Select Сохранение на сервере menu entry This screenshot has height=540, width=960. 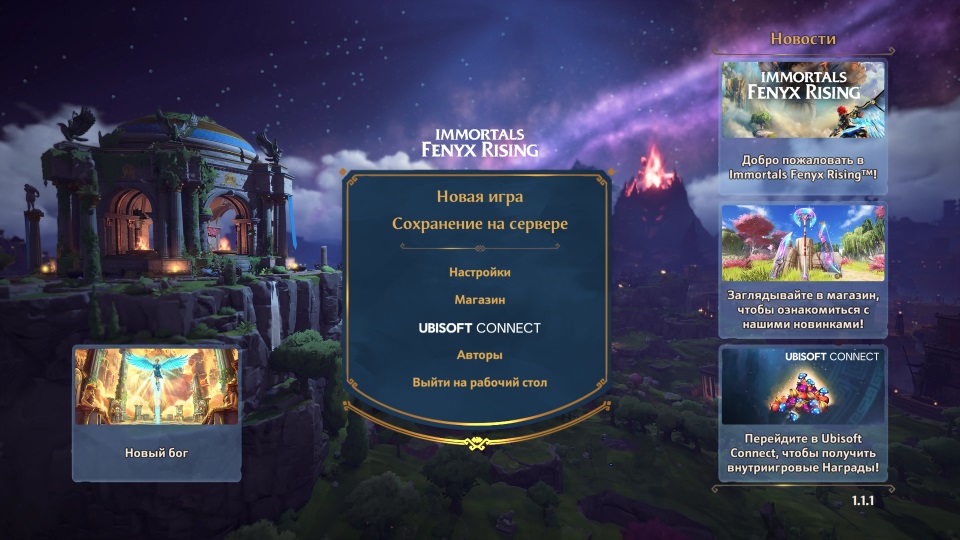479,224
